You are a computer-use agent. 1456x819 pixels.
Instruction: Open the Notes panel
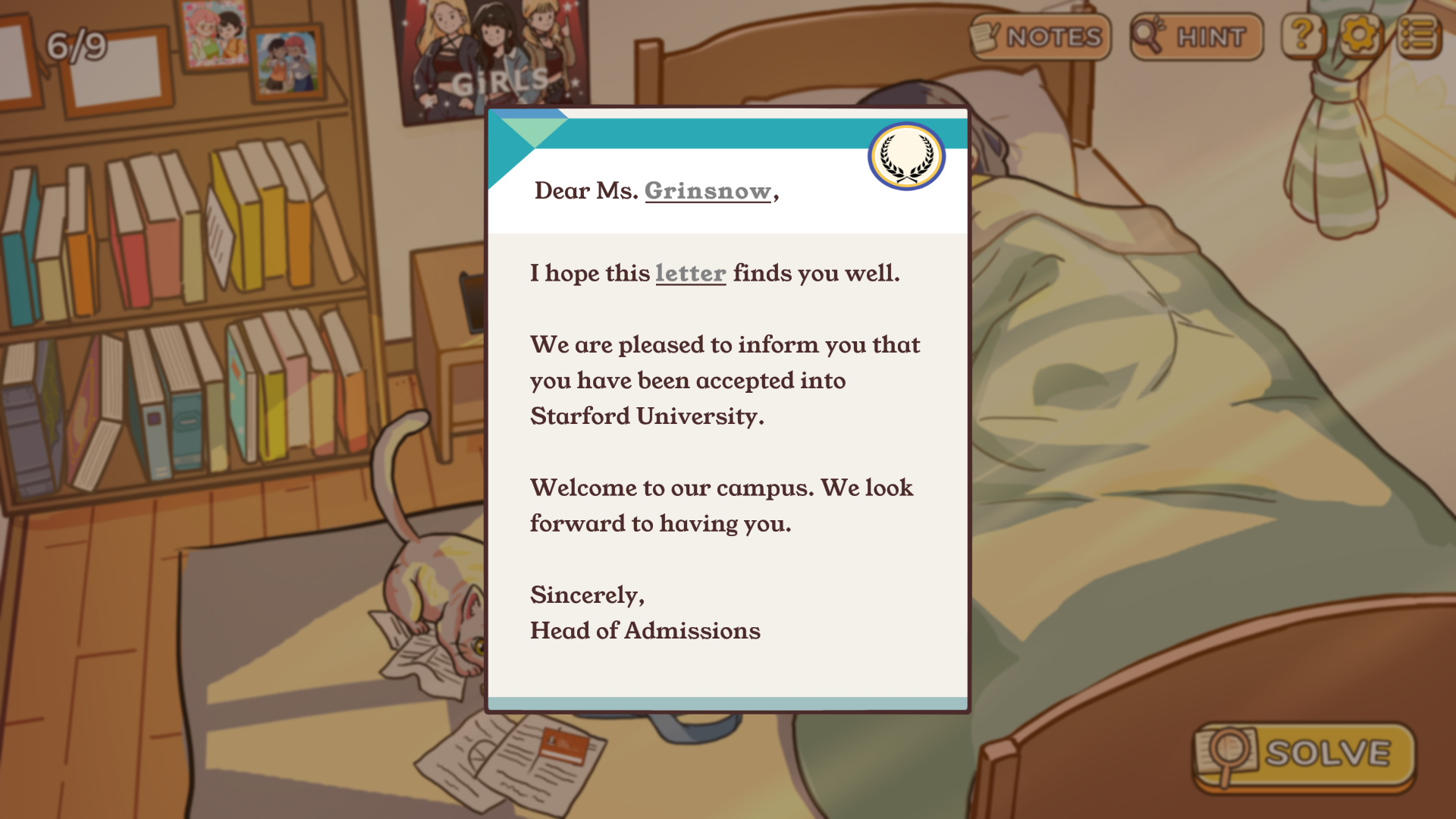point(1040,36)
